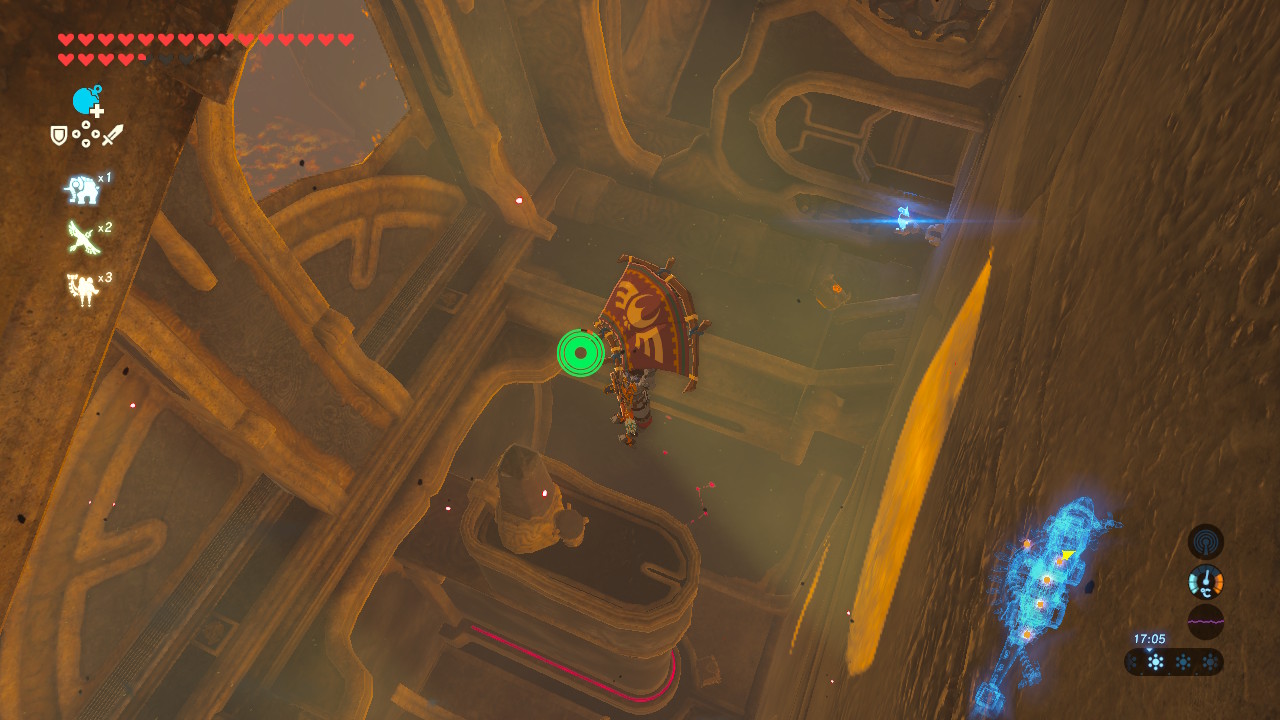The image size is (1280, 720).
Task: Choose the sword weapon icon
Action: [112, 135]
